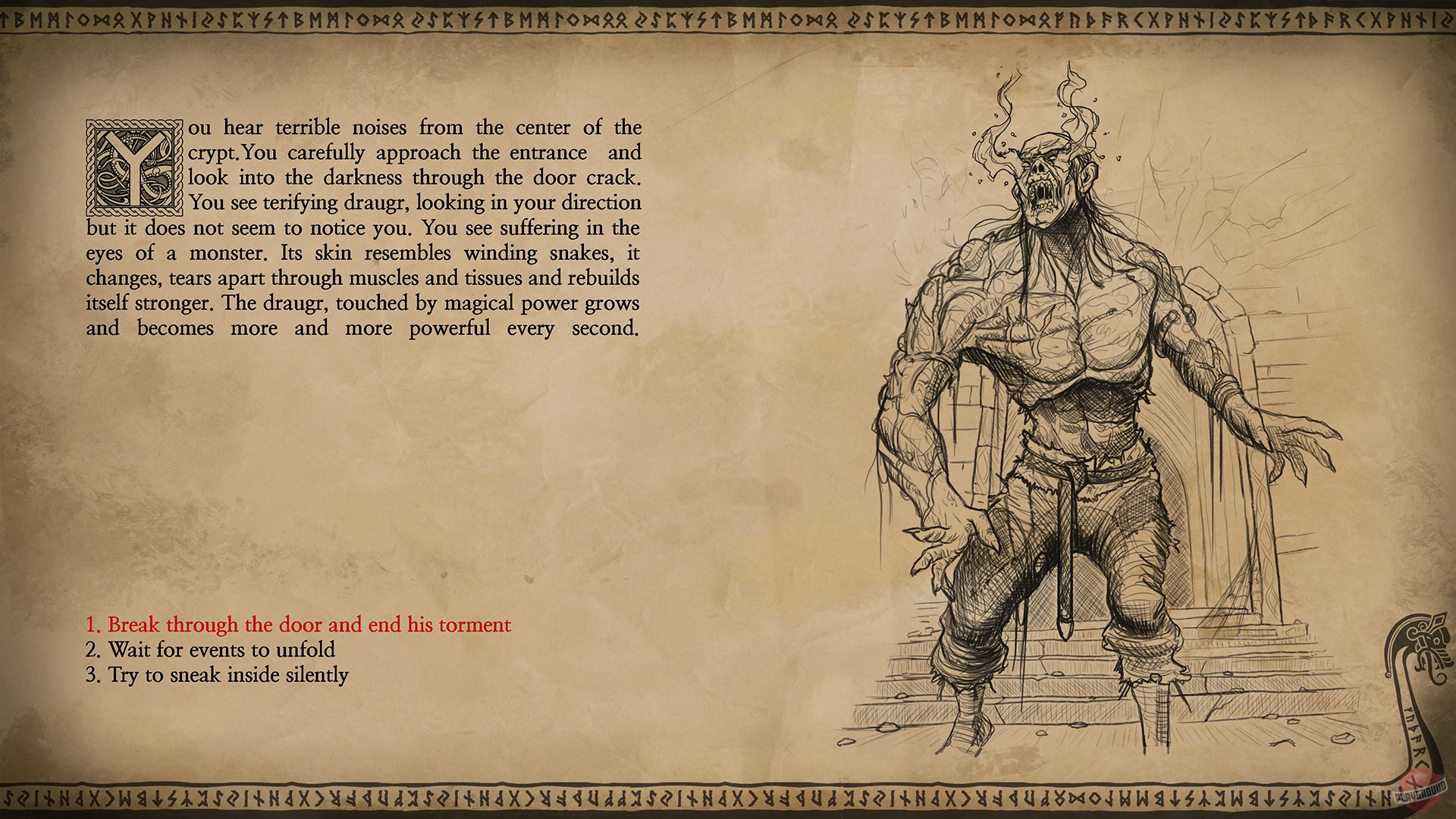The image size is (1456, 819).
Task: Click the Playground watermark logo
Action: click(1420, 793)
